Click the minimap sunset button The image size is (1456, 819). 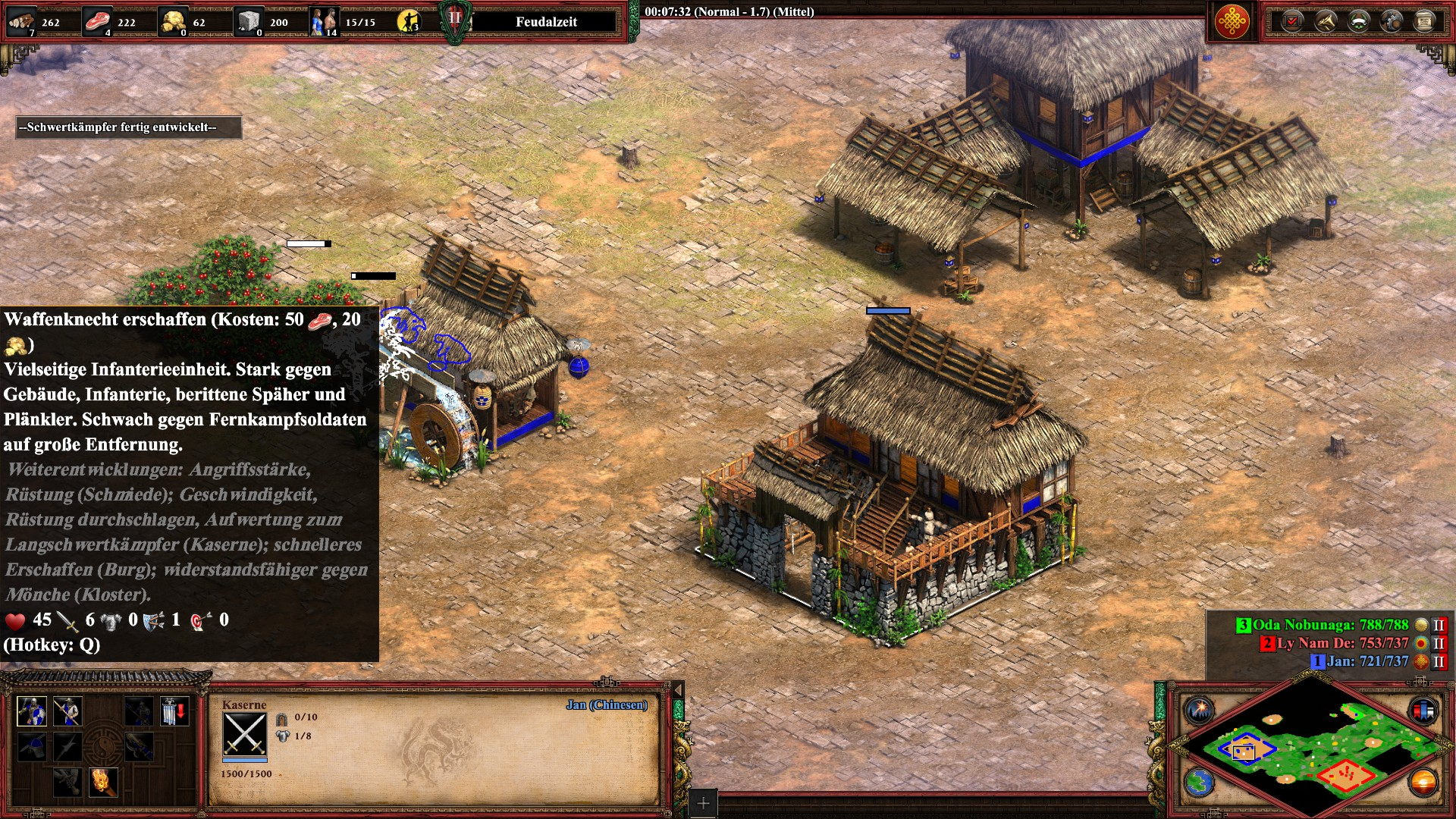coord(1423,782)
